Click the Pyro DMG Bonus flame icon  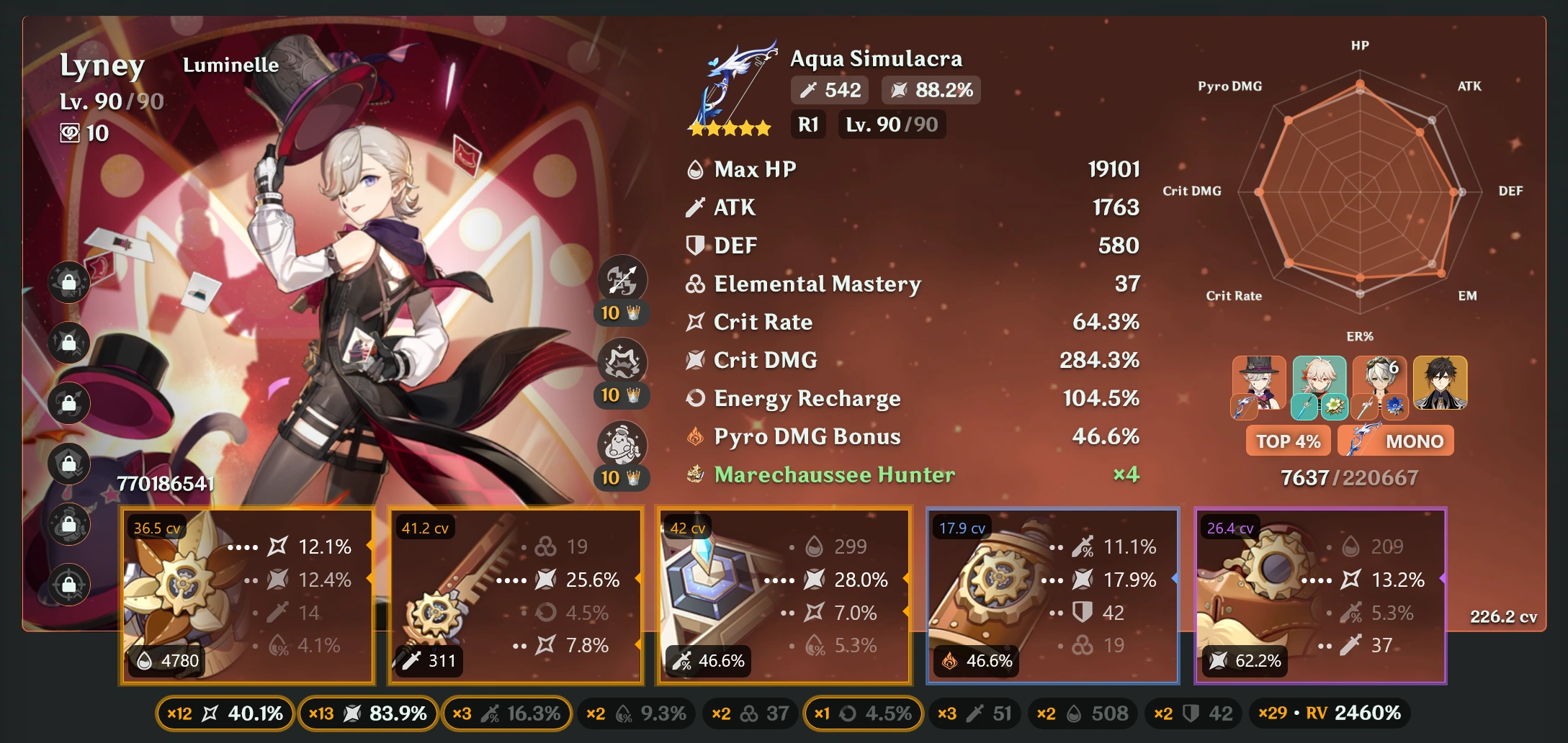tap(694, 436)
